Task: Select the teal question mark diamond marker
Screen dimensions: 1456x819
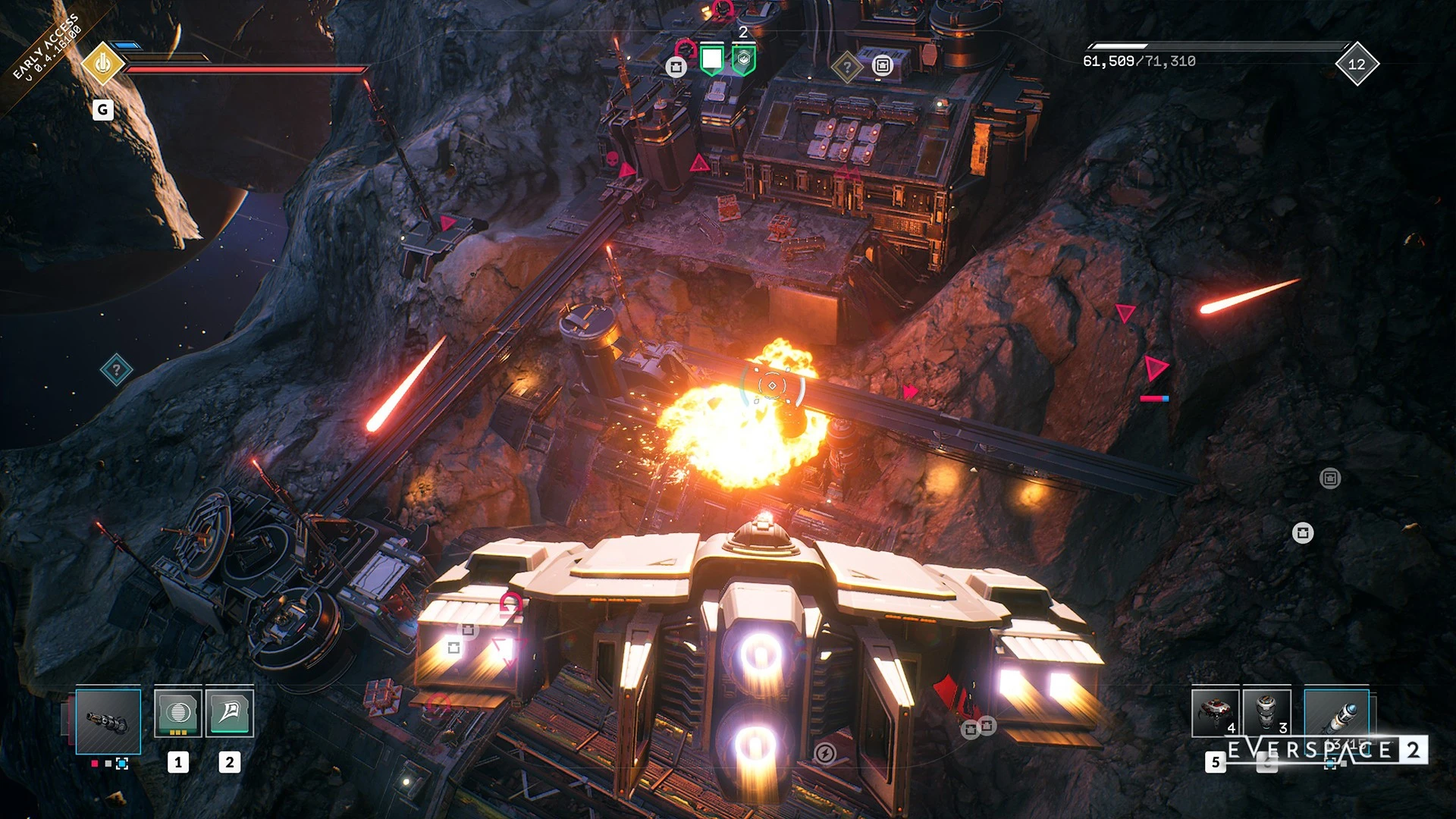Action: pos(116,370)
